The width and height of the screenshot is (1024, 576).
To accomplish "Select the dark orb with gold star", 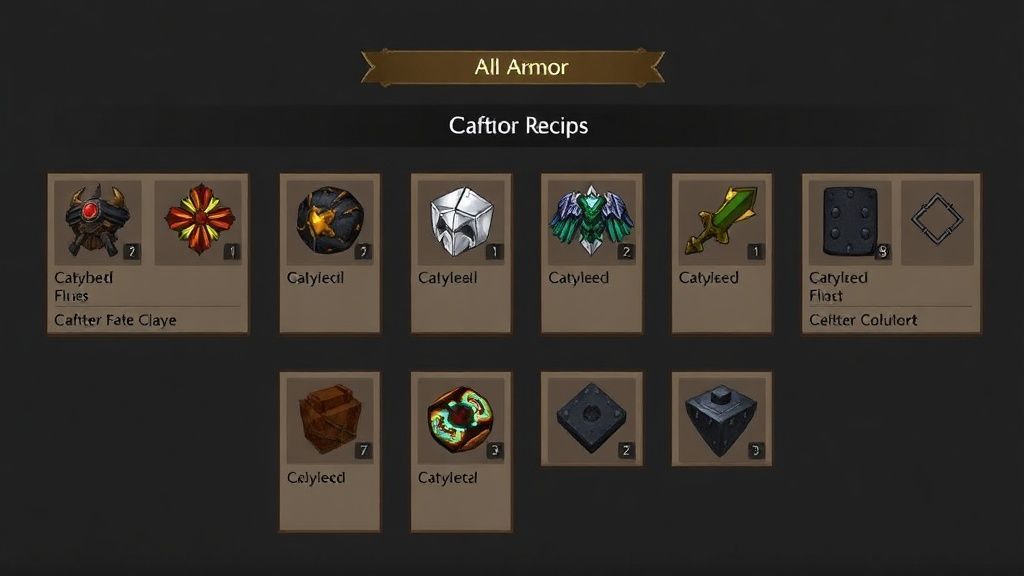I will 329,218.
